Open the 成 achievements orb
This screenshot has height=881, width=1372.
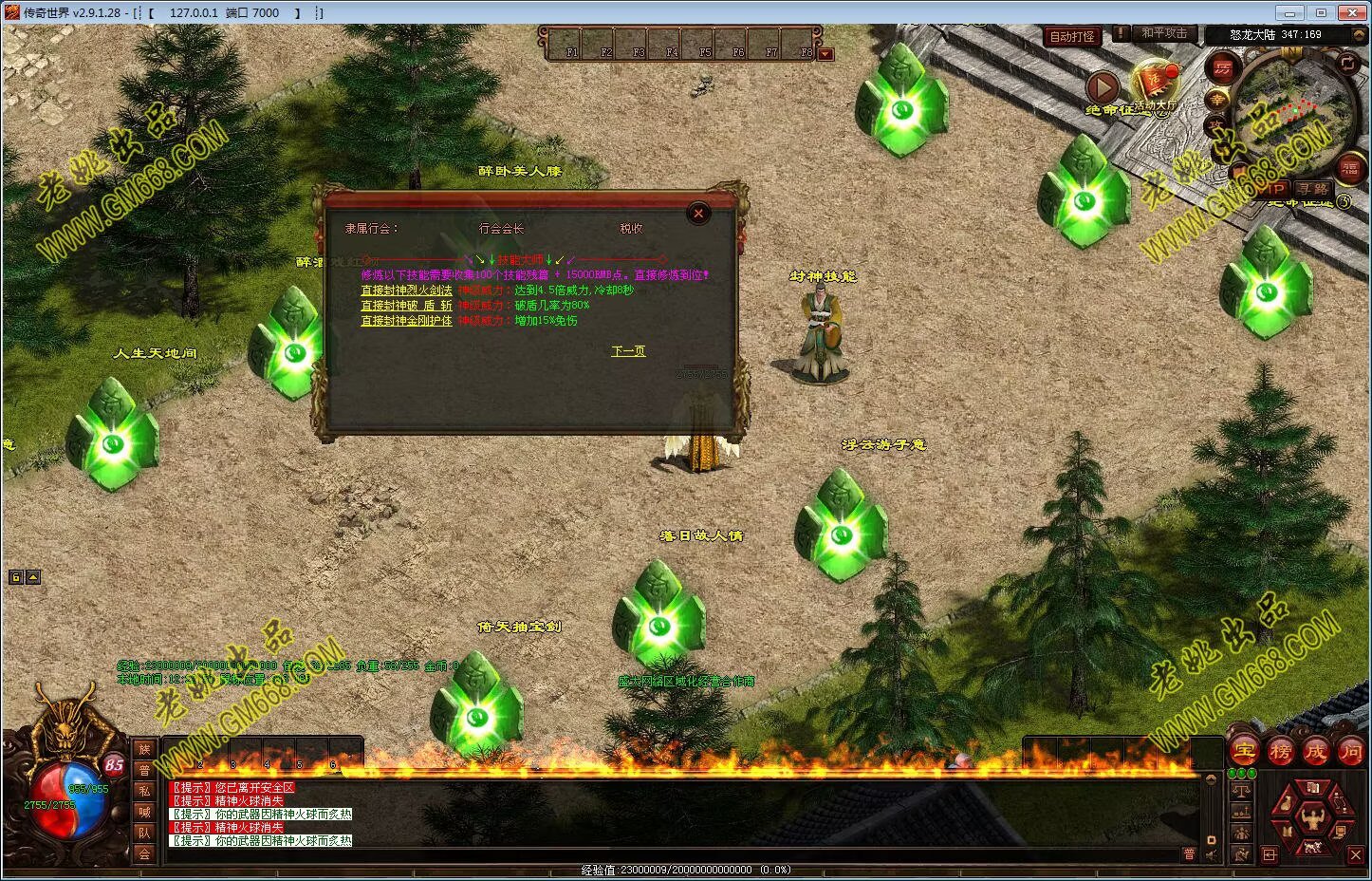point(1315,752)
